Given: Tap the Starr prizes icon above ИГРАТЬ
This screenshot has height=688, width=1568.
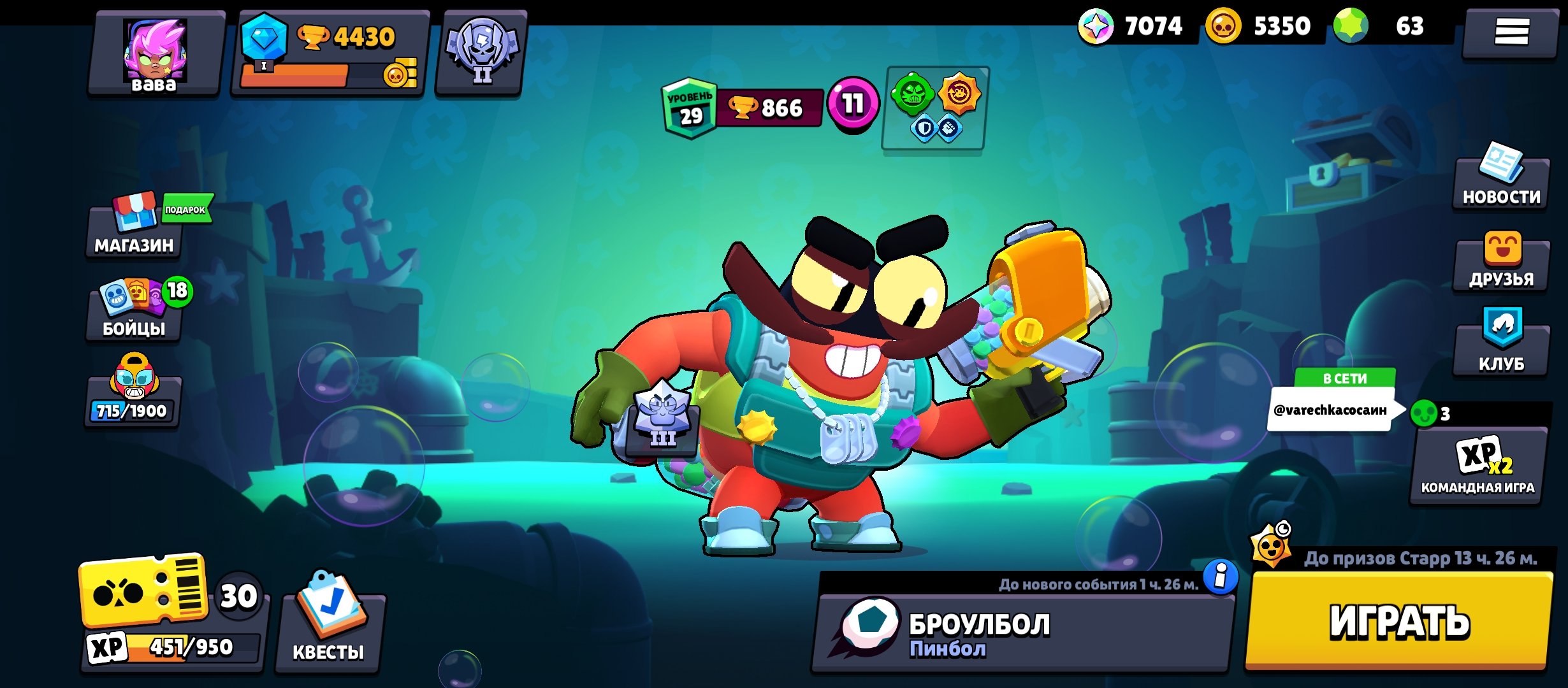Looking at the screenshot, I should [x=1271, y=545].
